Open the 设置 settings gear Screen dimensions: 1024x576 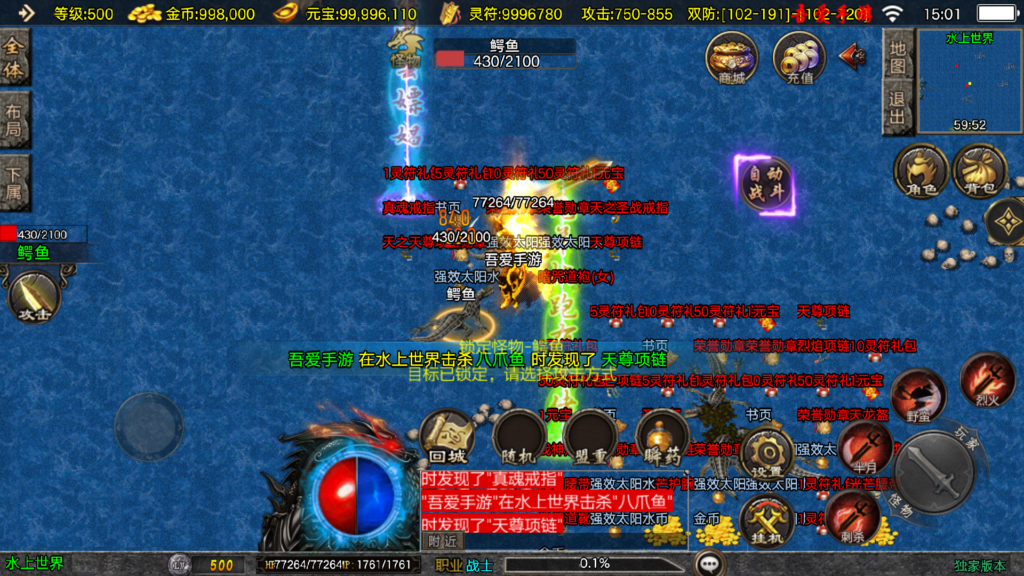click(767, 452)
